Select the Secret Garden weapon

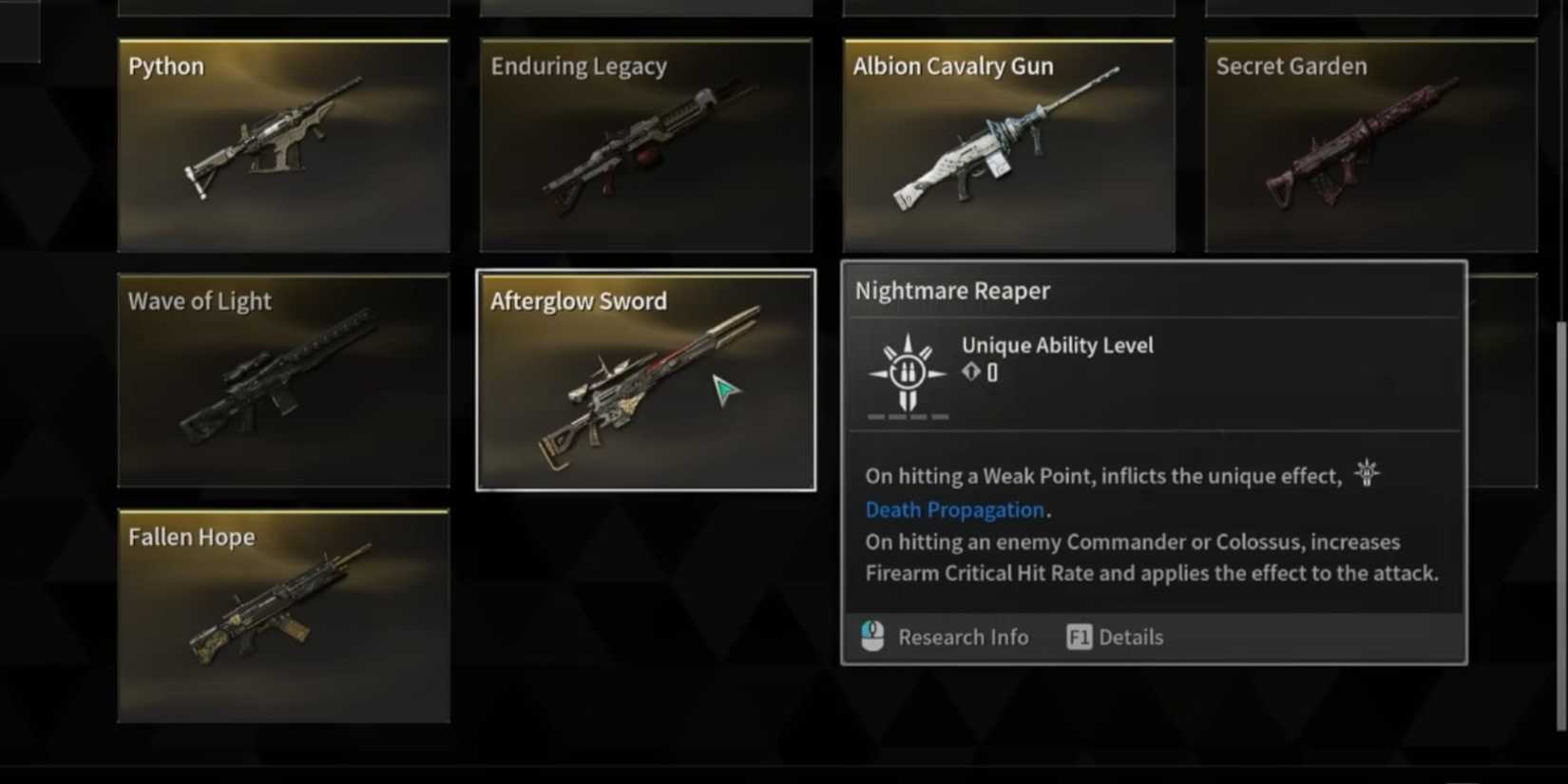(1371, 144)
